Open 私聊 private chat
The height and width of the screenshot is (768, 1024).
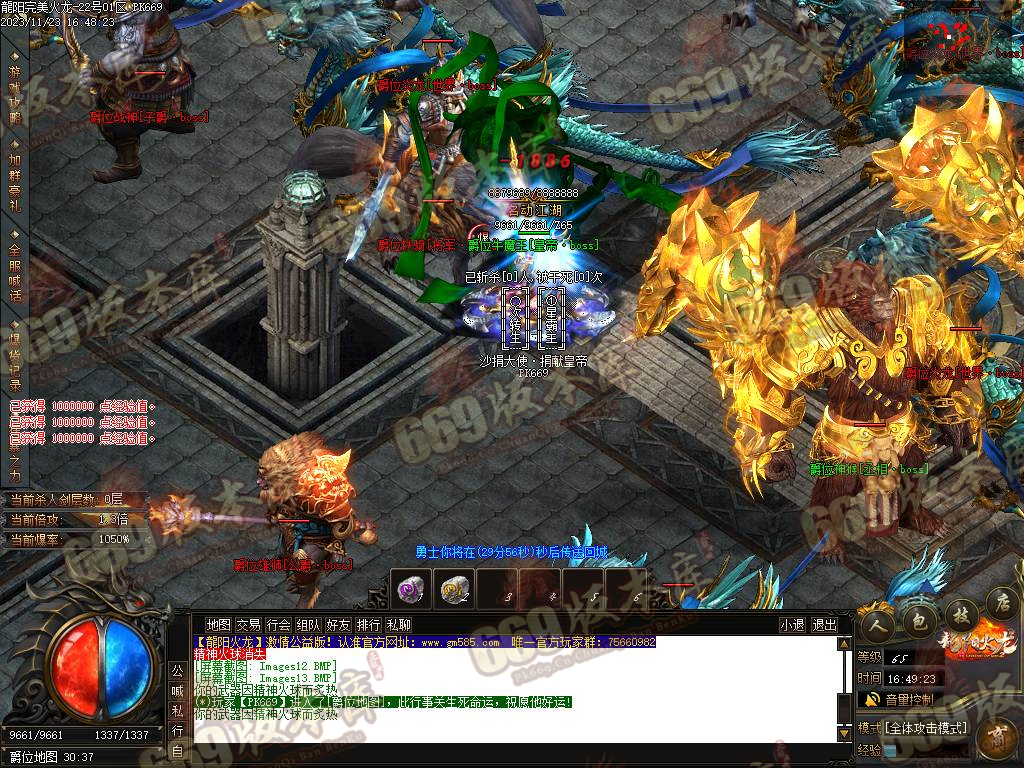398,625
